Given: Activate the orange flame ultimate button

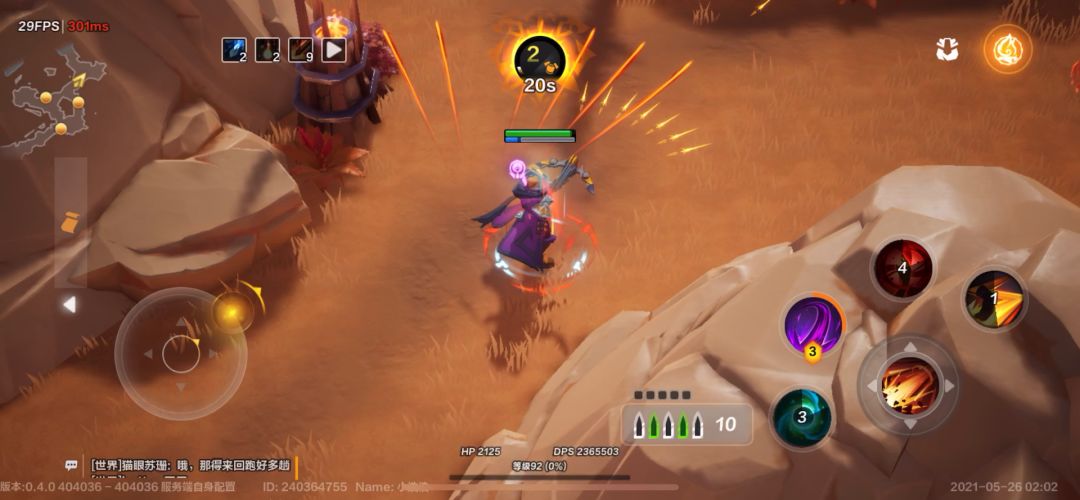Looking at the screenshot, I should tap(1007, 49).
